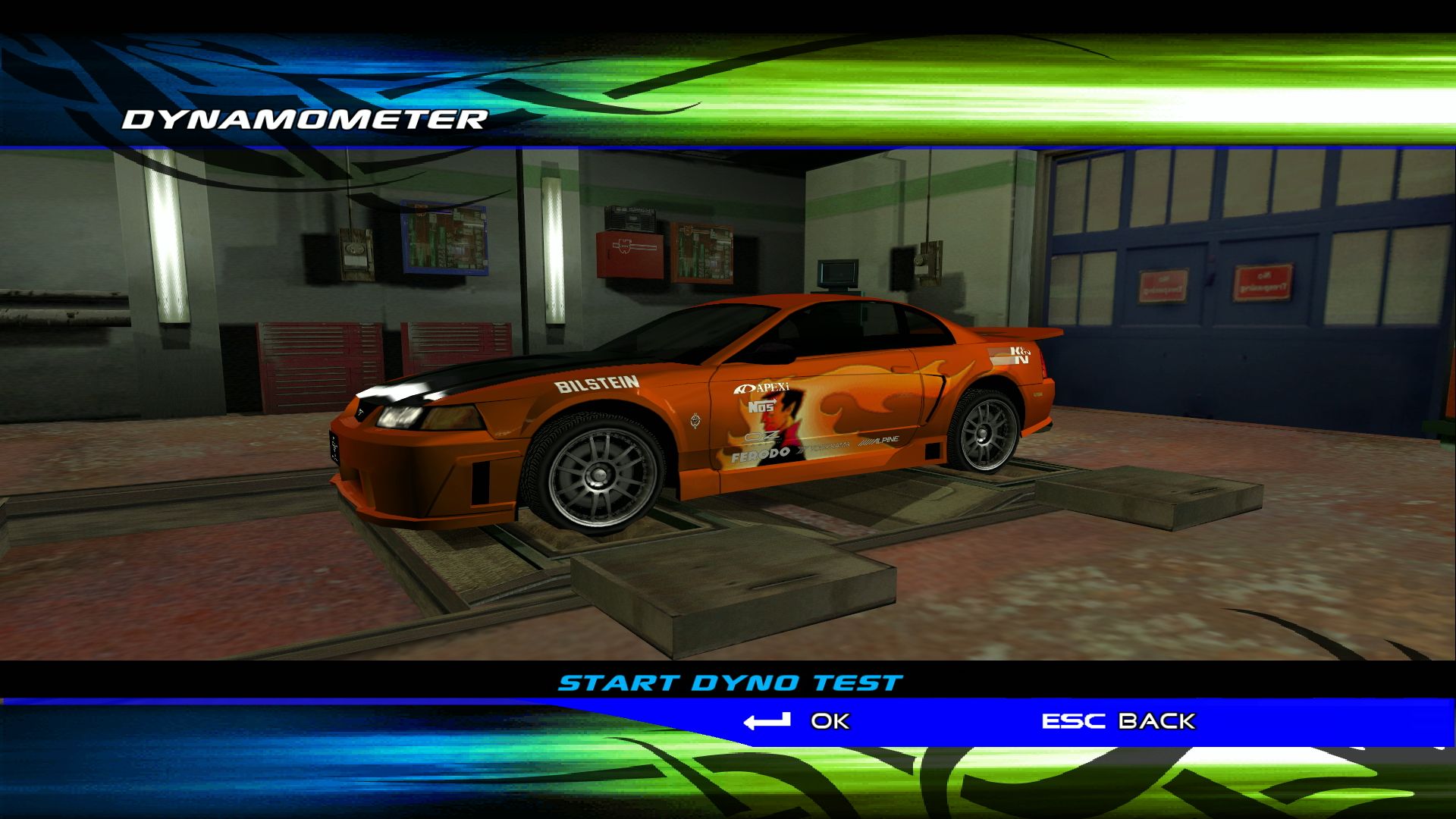Click the START DYNO TEST label

tap(730, 680)
